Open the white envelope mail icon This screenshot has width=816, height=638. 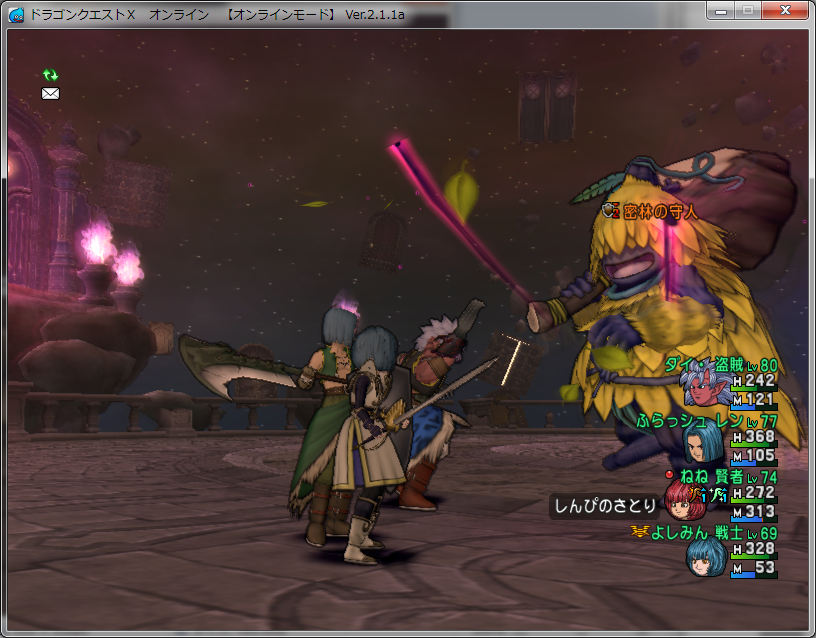click(50, 93)
